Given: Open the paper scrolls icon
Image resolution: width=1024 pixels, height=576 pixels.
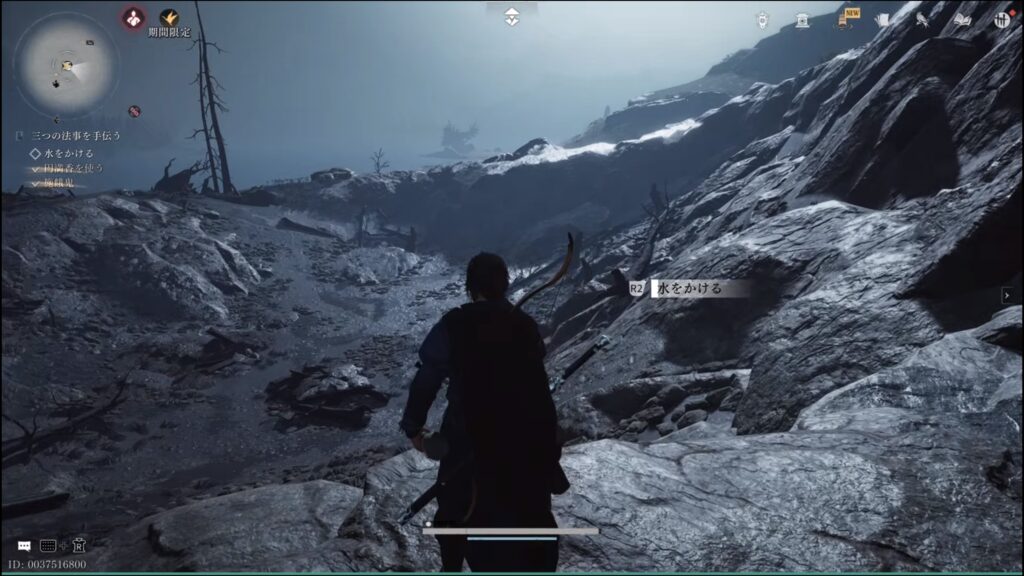Looking at the screenshot, I should [x=882, y=19].
